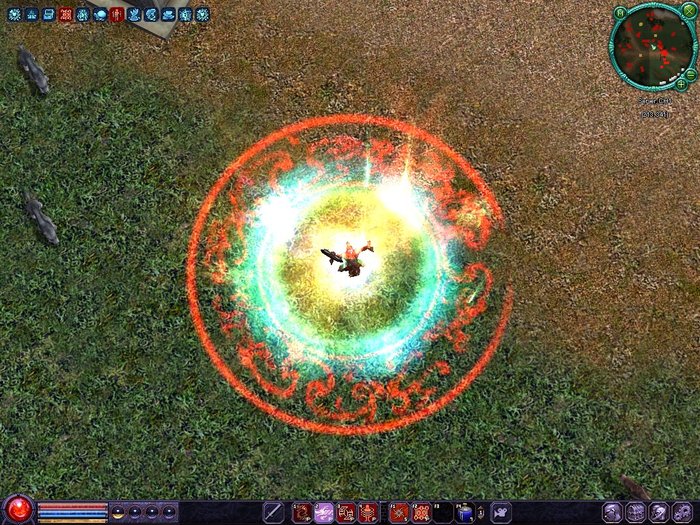Image resolution: width=700 pixels, height=525 pixels.
Task: Select the sword weapon slot in the hotbar
Action: pyautogui.click(x=273, y=512)
